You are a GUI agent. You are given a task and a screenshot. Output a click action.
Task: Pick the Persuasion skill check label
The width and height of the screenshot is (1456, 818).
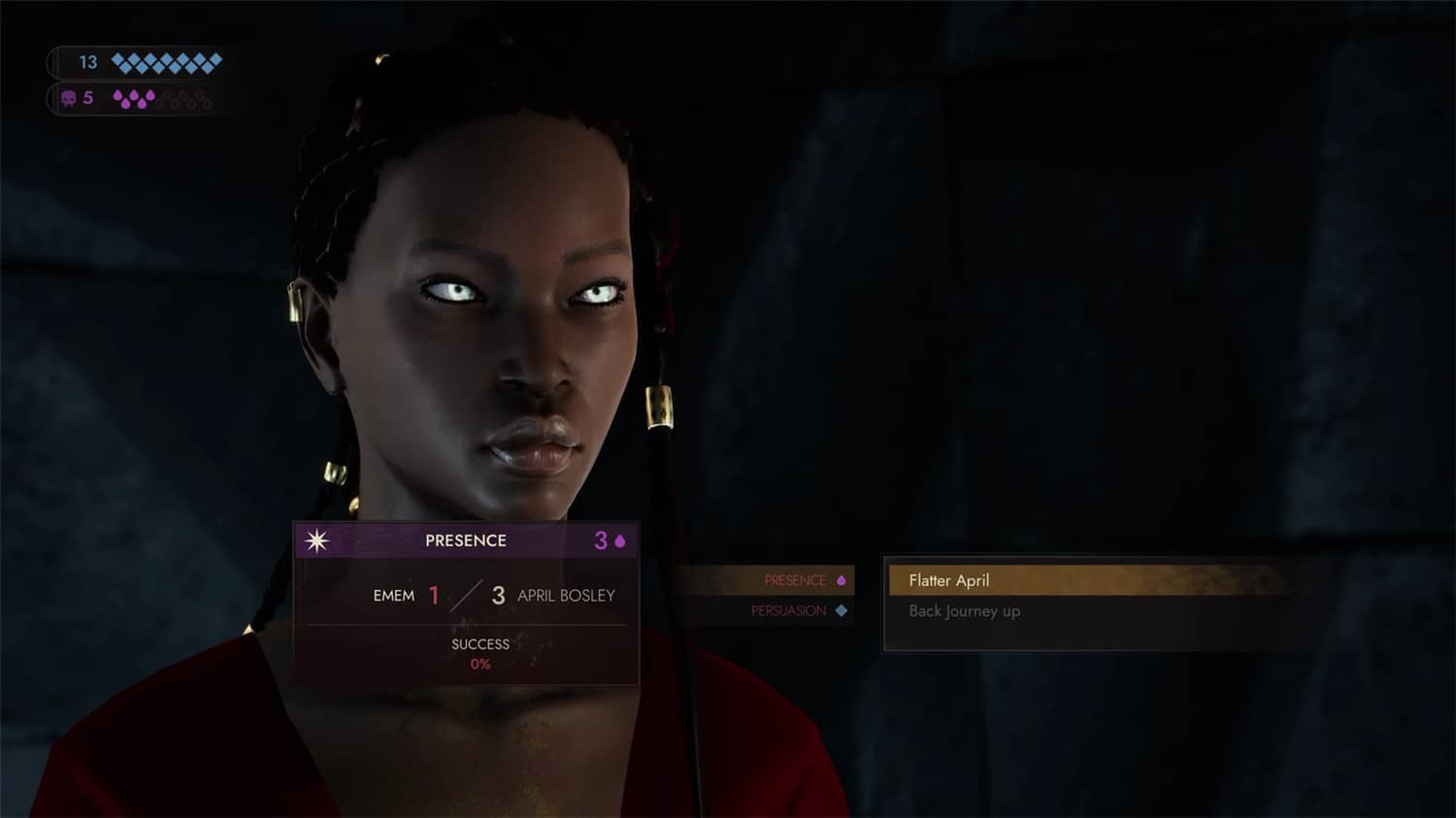788,611
